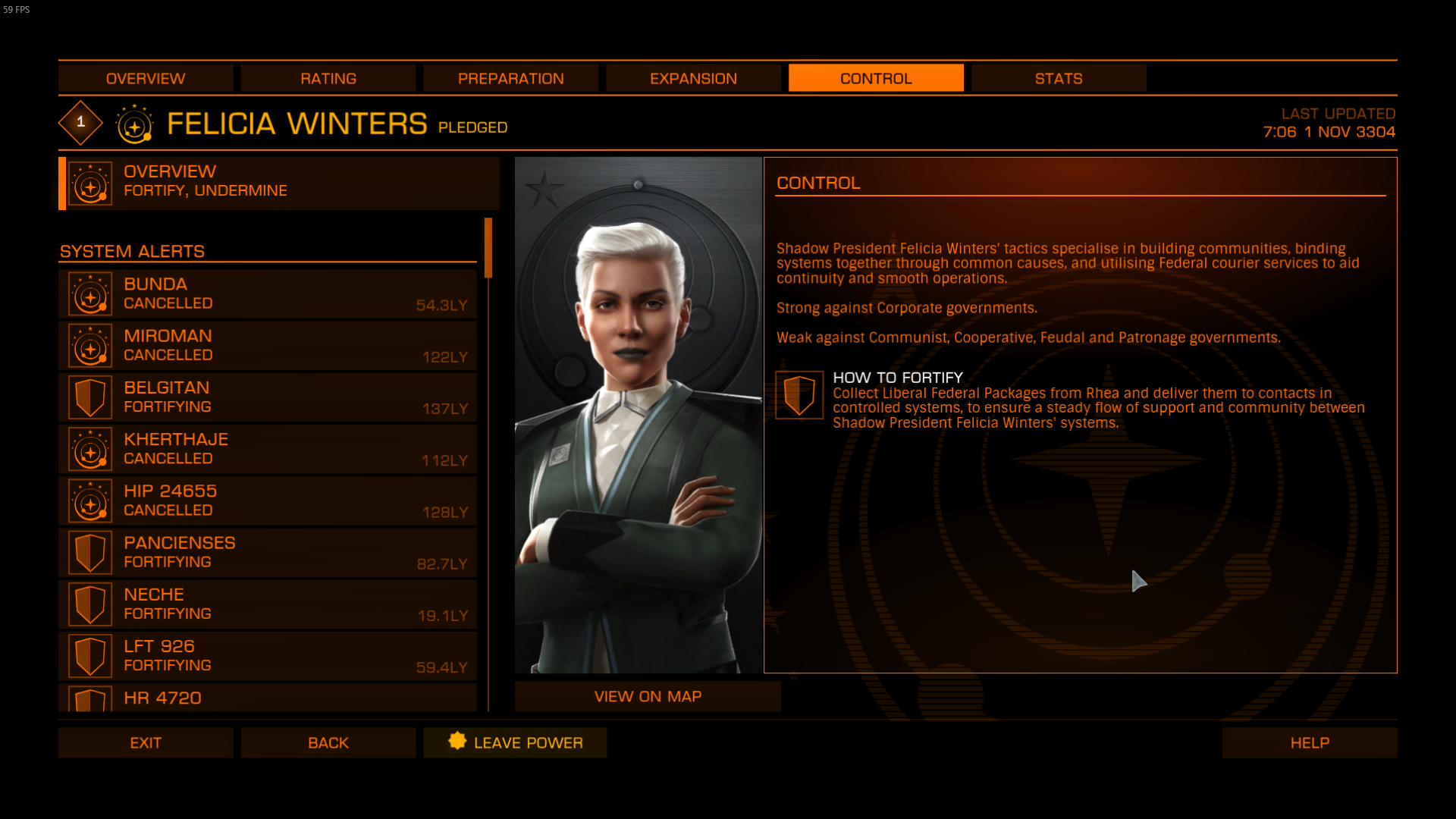This screenshot has width=1456, height=819.
Task: Leave Power pledge to Felicia Winters
Action: (515, 742)
